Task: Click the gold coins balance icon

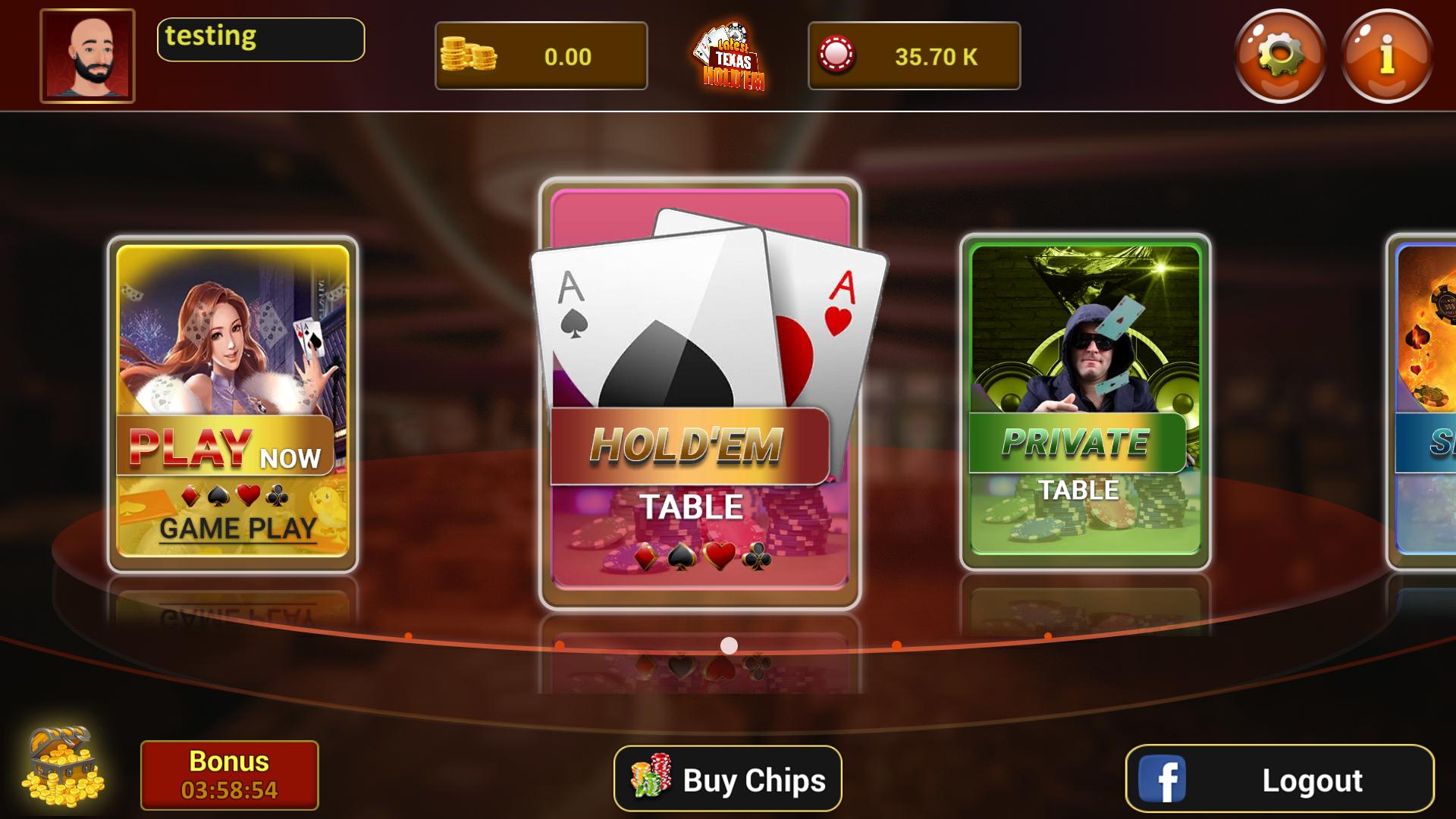Action: click(x=468, y=55)
